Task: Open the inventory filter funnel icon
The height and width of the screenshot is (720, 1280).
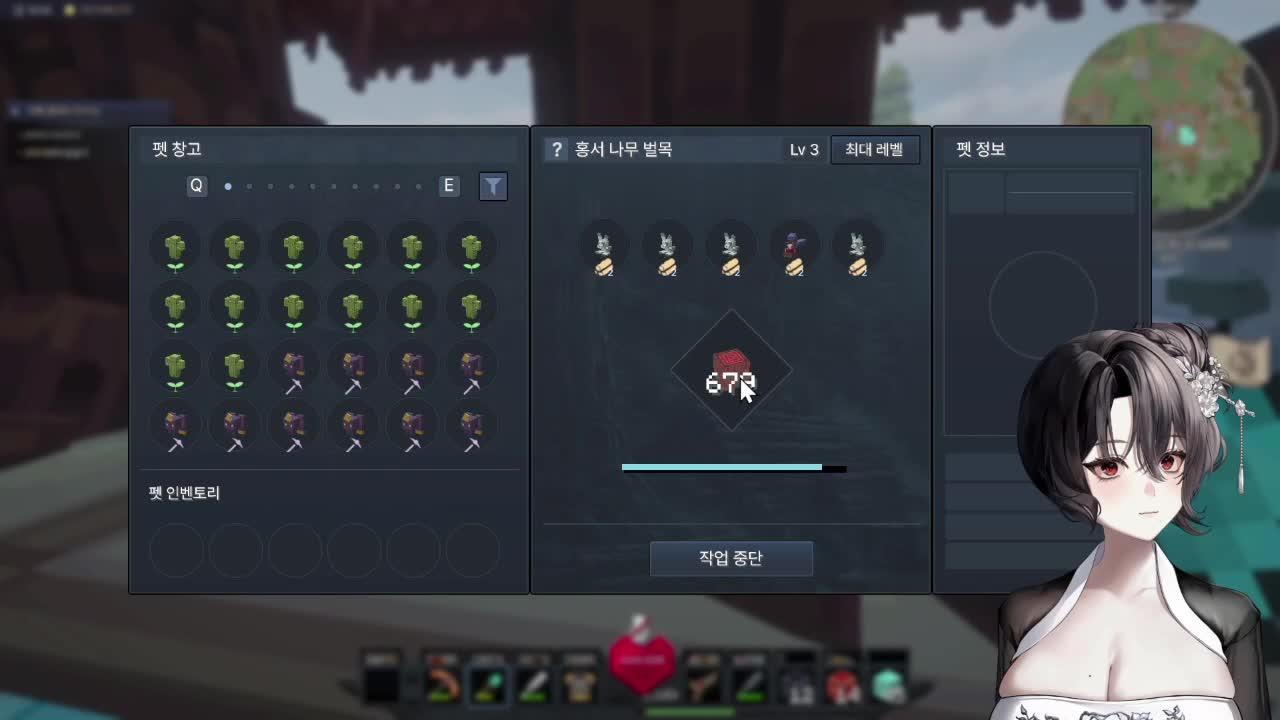Action: (x=493, y=186)
